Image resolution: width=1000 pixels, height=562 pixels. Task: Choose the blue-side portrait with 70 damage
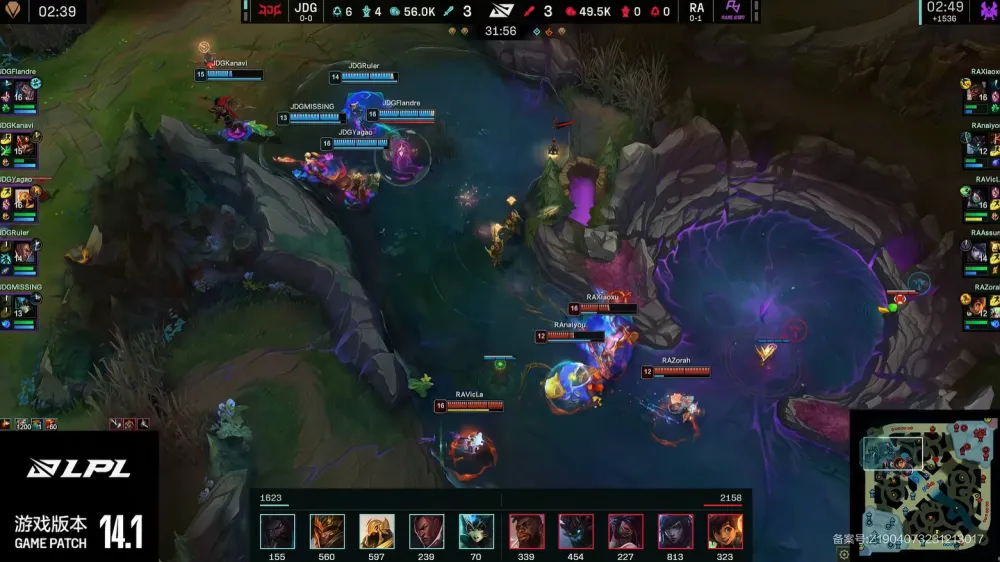[476, 531]
